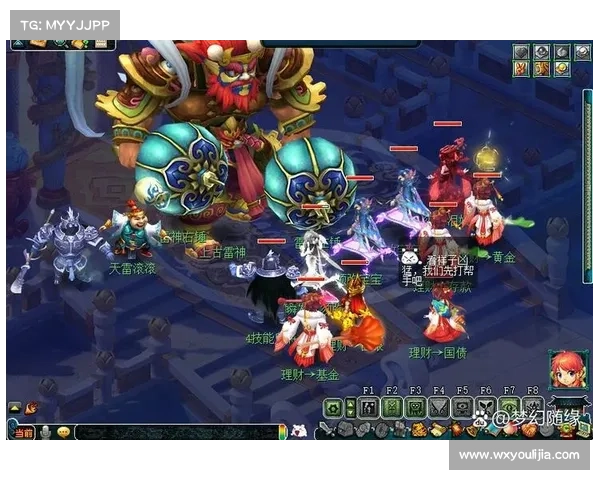Toggle the microphone voice chat icon
The height and width of the screenshot is (480, 600).
click(45, 433)
